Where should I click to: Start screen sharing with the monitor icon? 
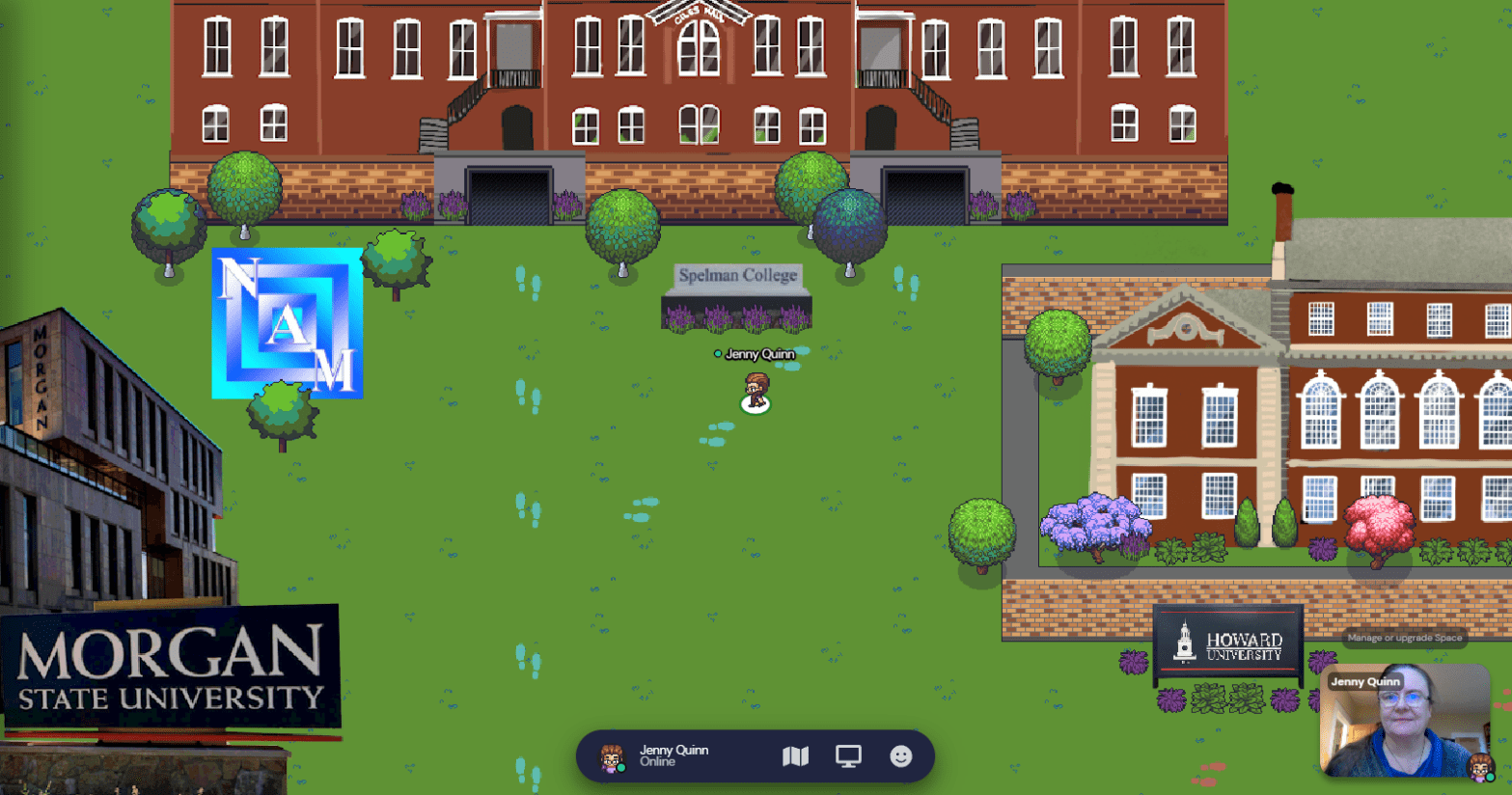click(848, 756)
